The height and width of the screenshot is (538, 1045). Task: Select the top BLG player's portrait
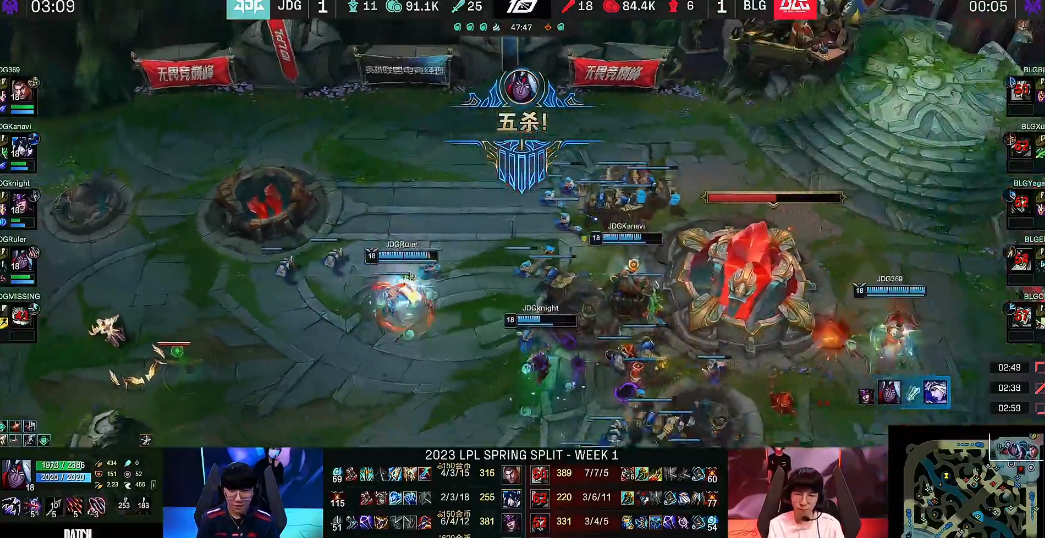(1021, 91)
